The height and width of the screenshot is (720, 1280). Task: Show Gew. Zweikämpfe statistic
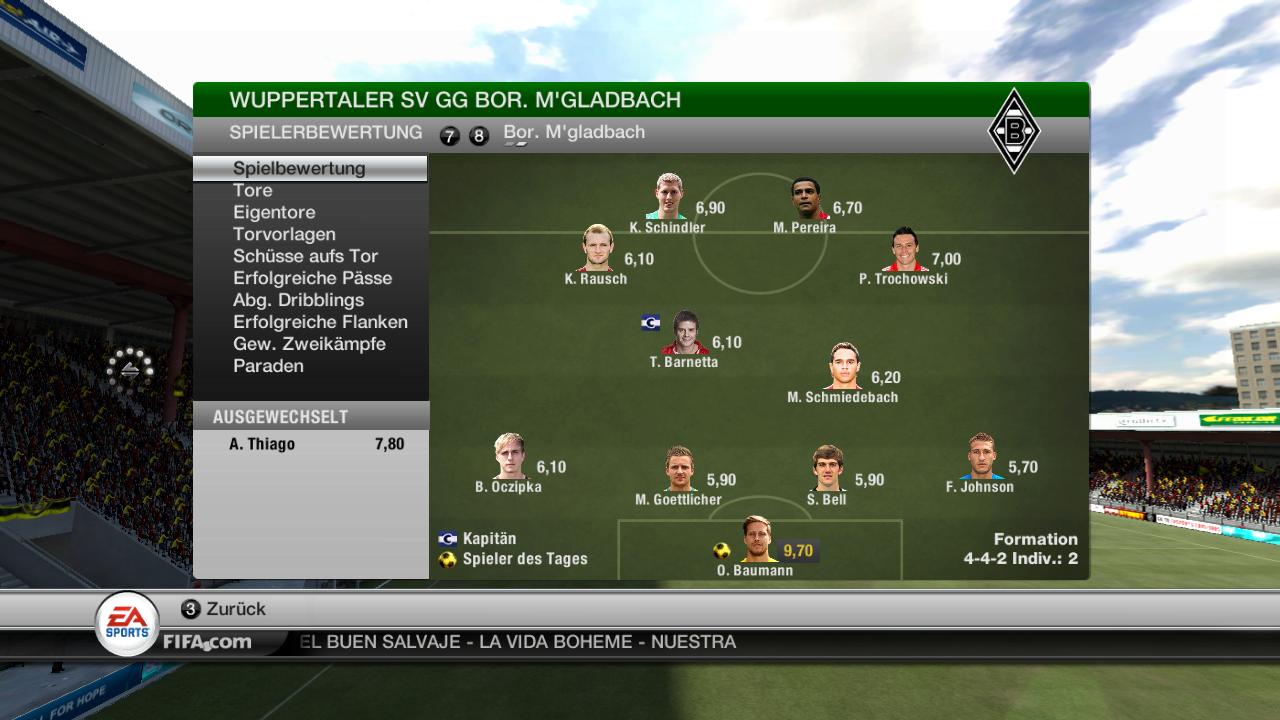click(309, 344)
